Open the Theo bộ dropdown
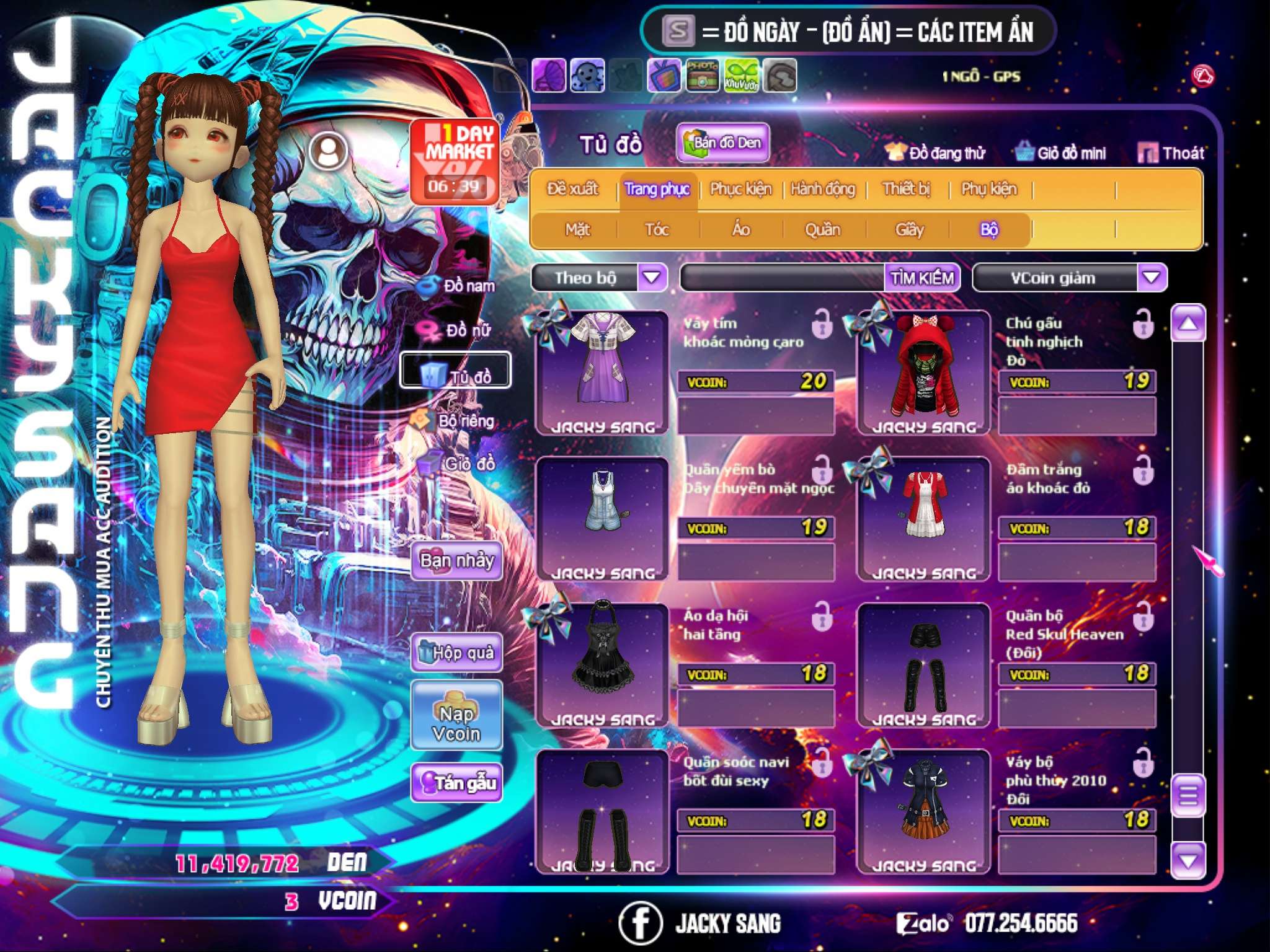 click(x=652, y=277)
